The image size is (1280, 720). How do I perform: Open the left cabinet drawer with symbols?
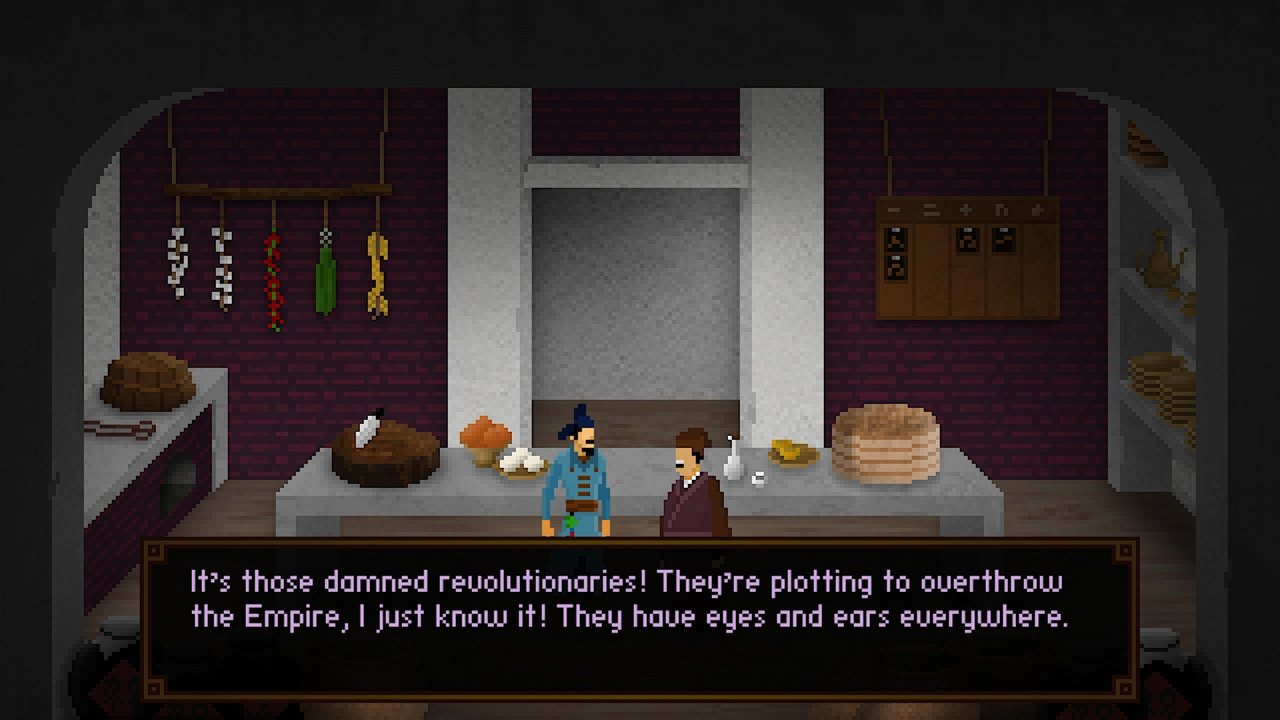tap(897, 250)
